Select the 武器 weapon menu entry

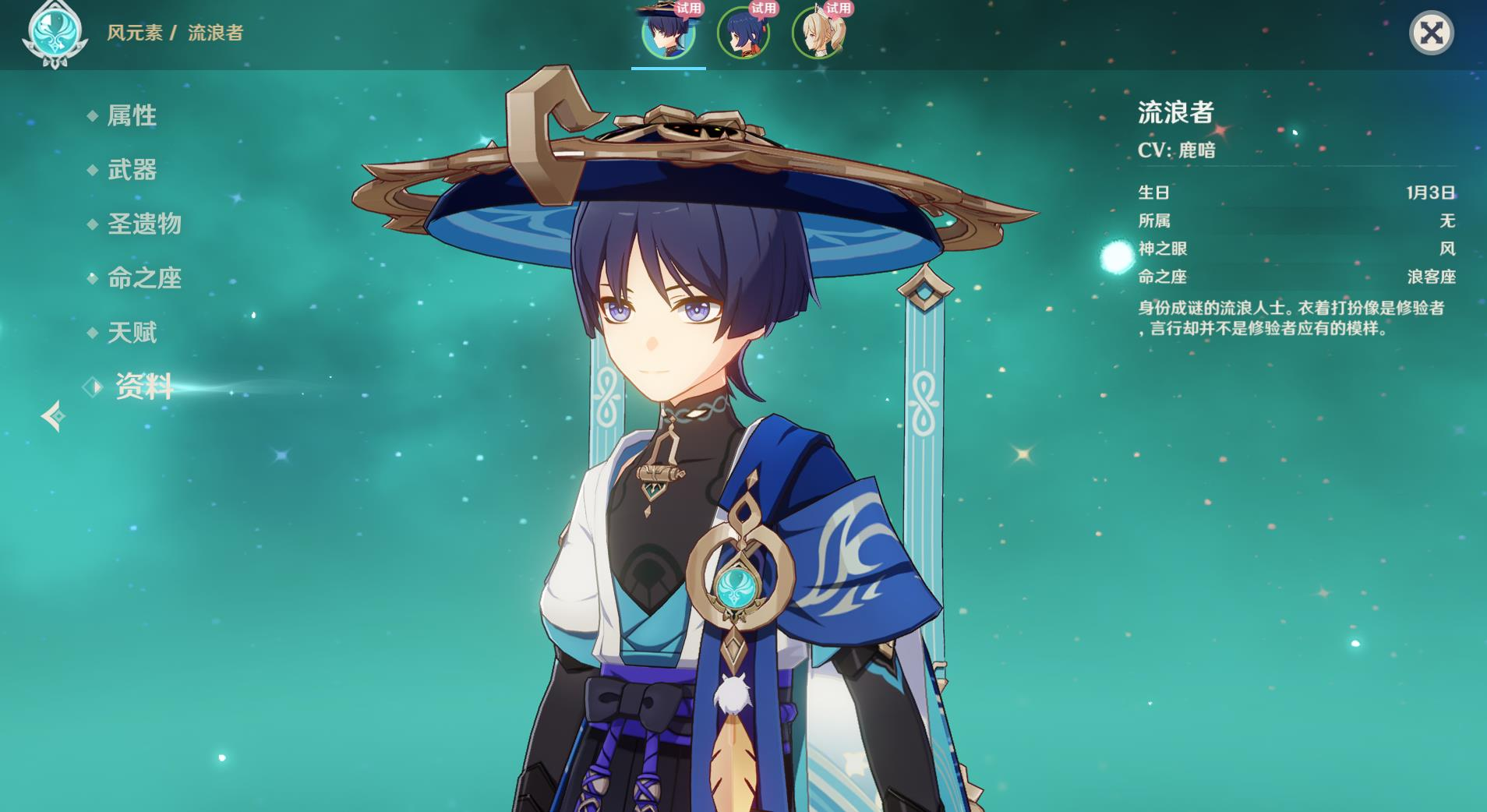coord(131,170)
